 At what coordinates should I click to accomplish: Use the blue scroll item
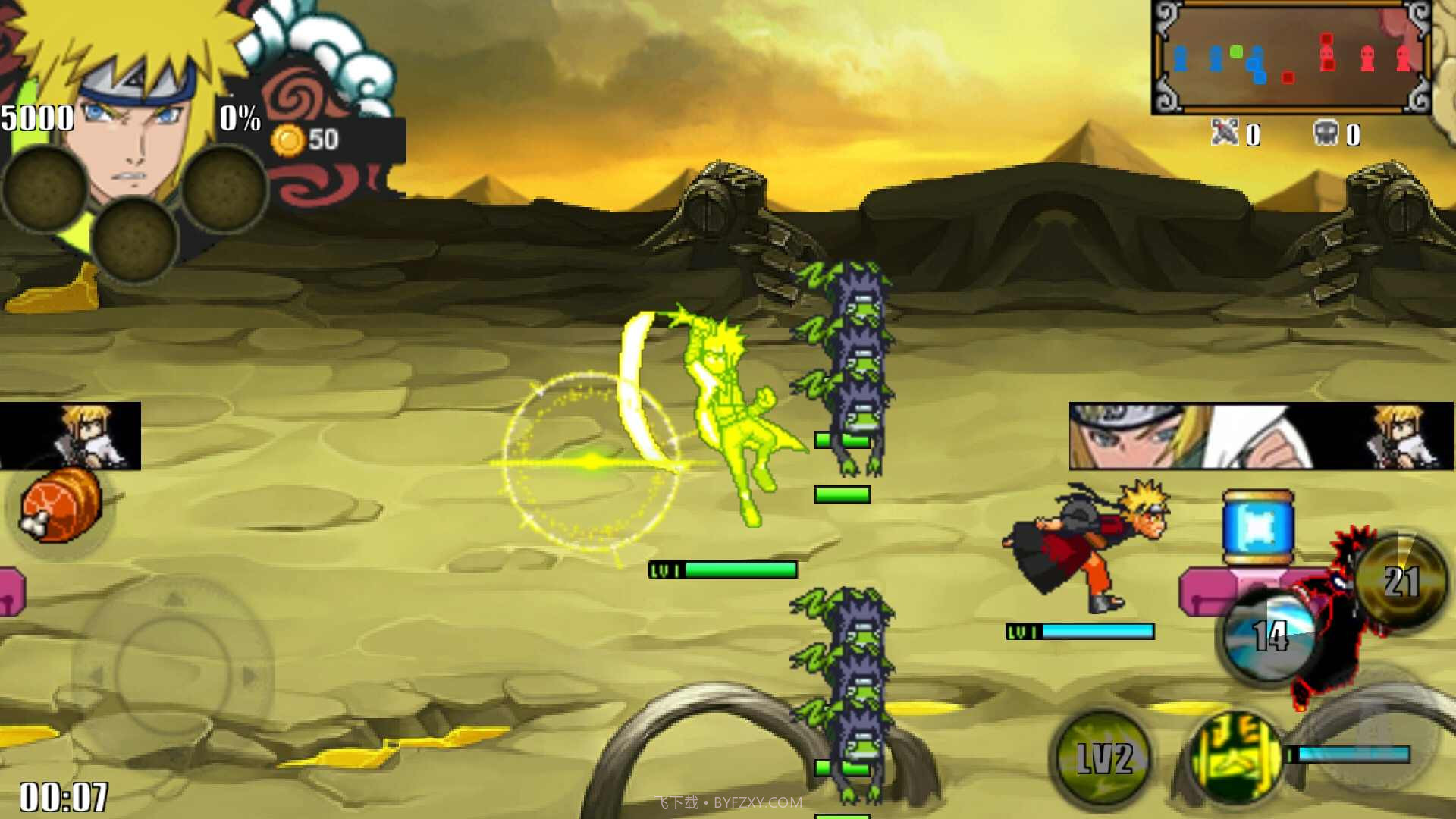click(1258, 526)
